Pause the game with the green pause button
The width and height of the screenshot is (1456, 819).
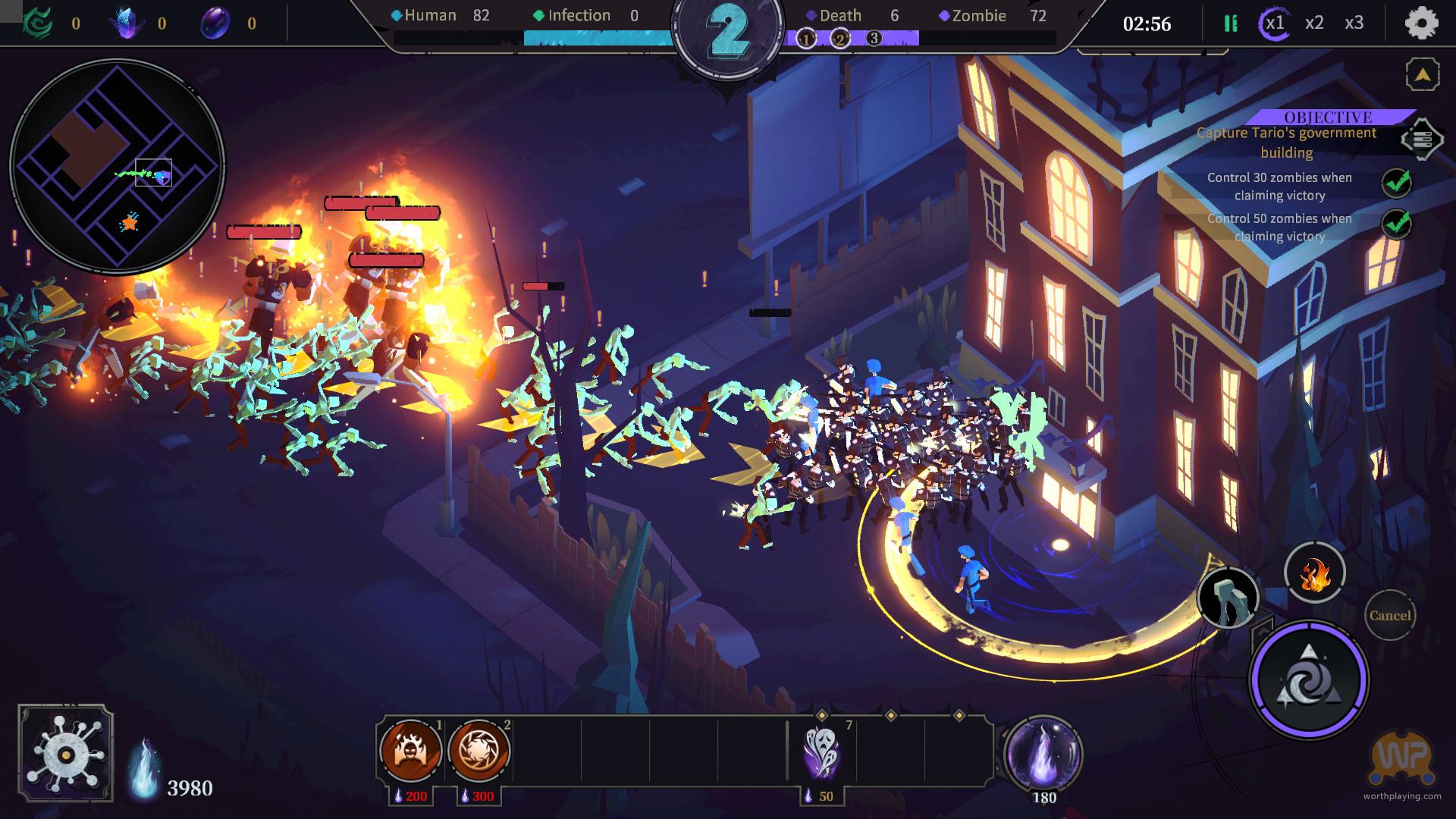[1230, 24]
